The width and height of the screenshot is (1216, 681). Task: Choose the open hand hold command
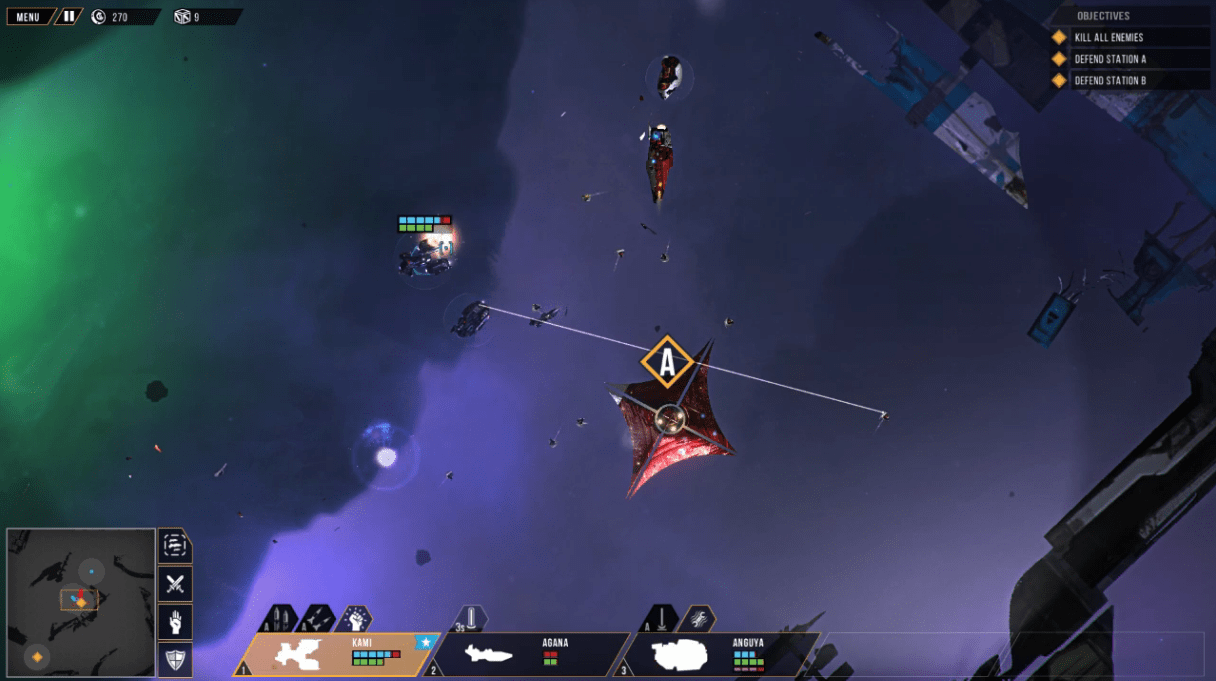coord(175,622)
